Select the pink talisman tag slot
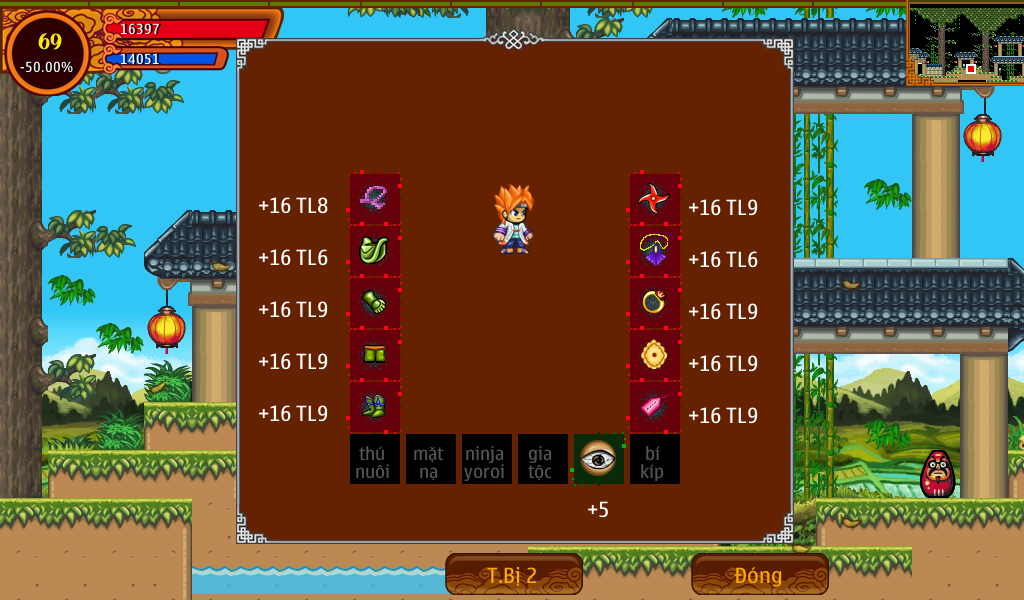This screenshot has width=1024, height=600. 654,407
